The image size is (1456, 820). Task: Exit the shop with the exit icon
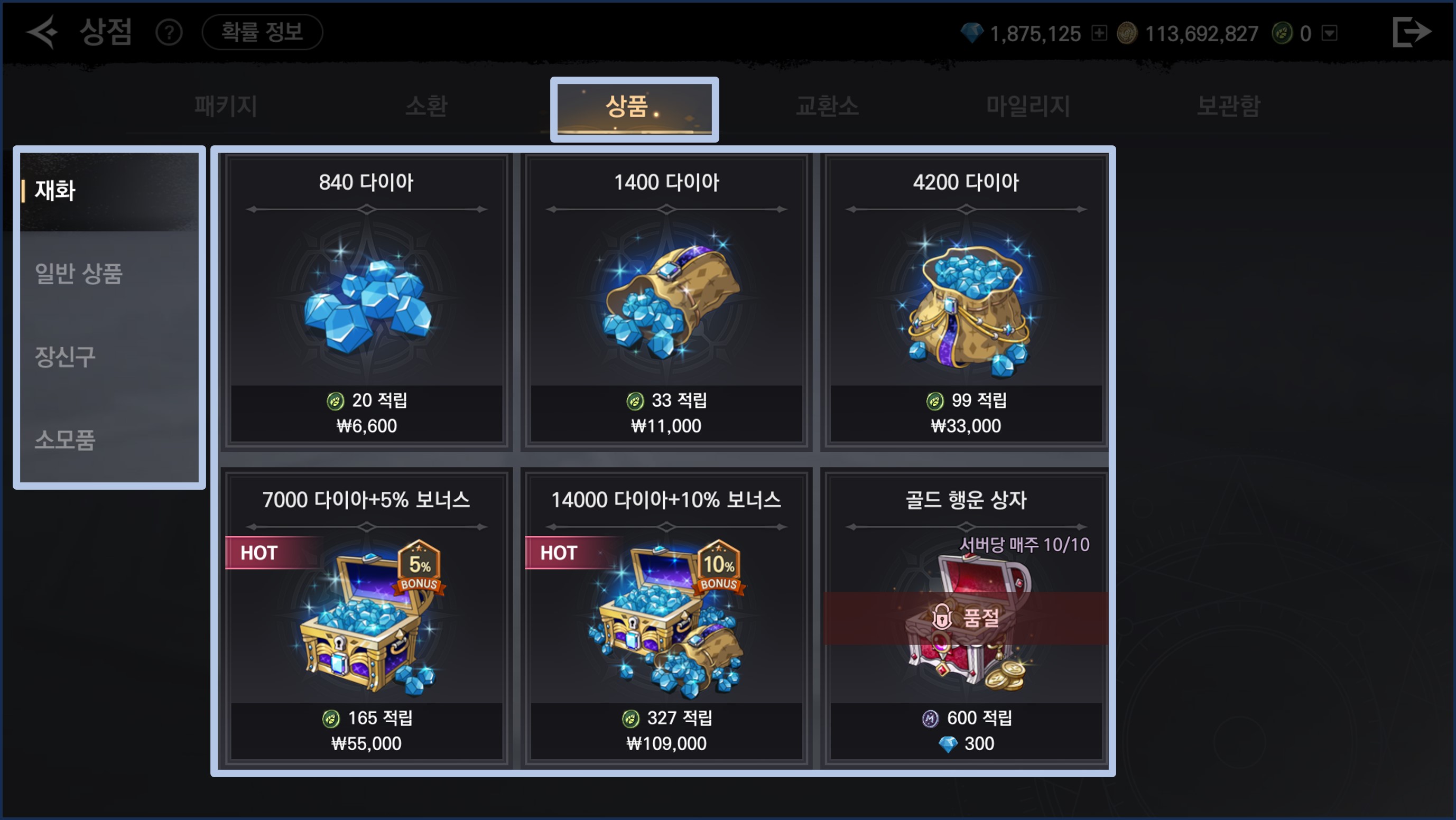pos(1412,32)
